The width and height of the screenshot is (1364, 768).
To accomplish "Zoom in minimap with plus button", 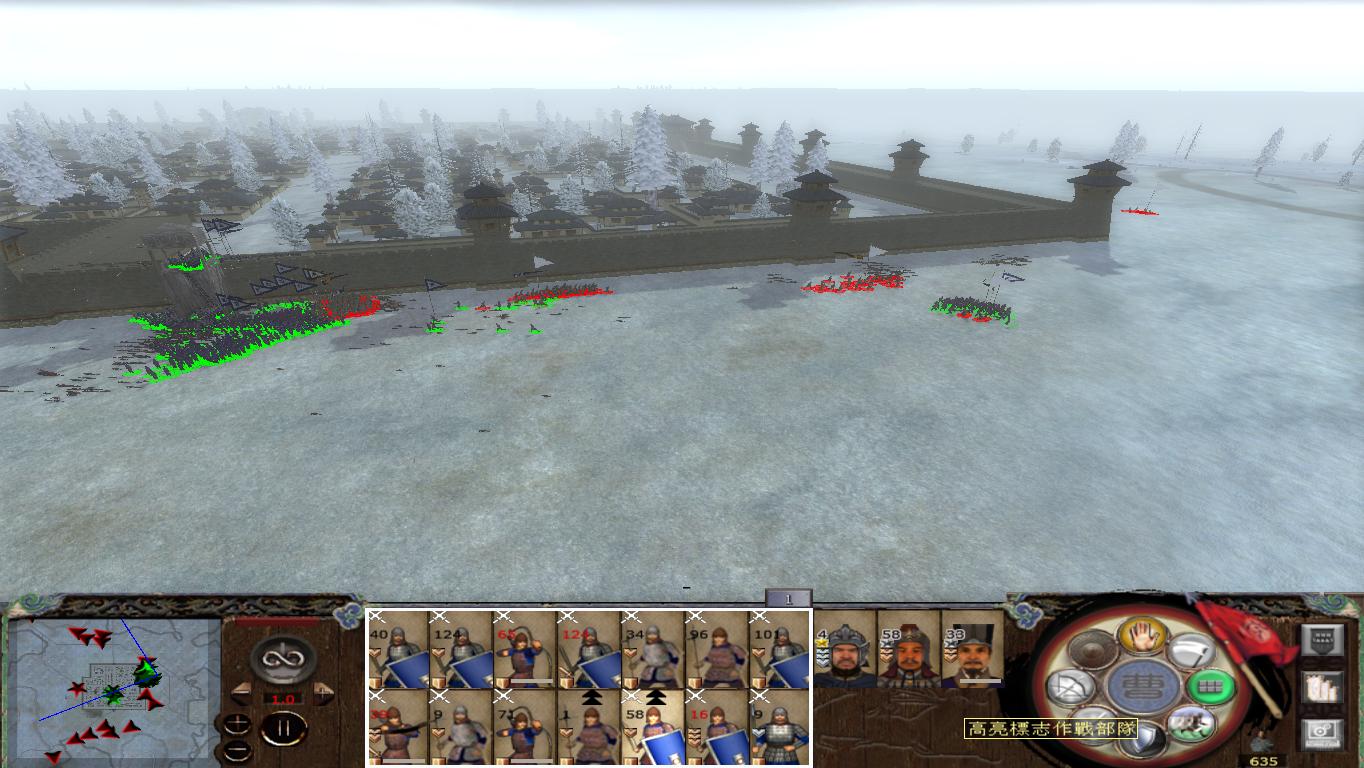I will (237, 724).
